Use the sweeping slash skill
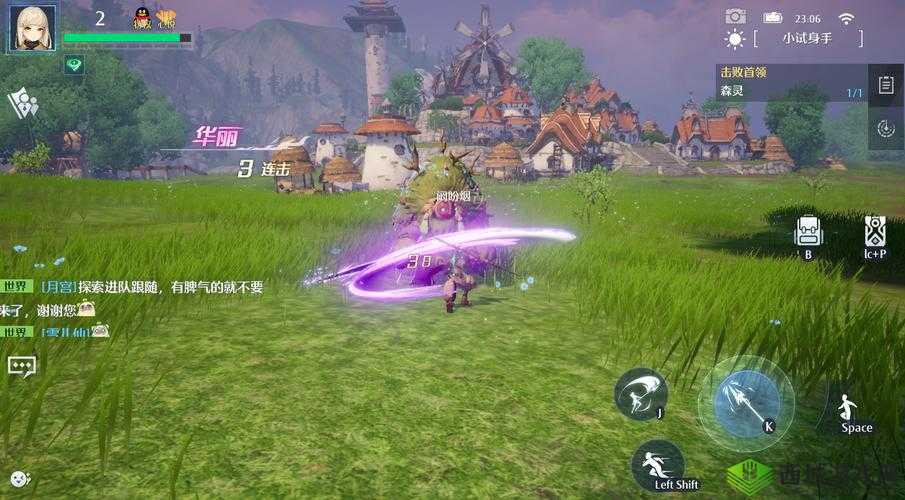This screenshot has height=500, width=905. (640, 393)
